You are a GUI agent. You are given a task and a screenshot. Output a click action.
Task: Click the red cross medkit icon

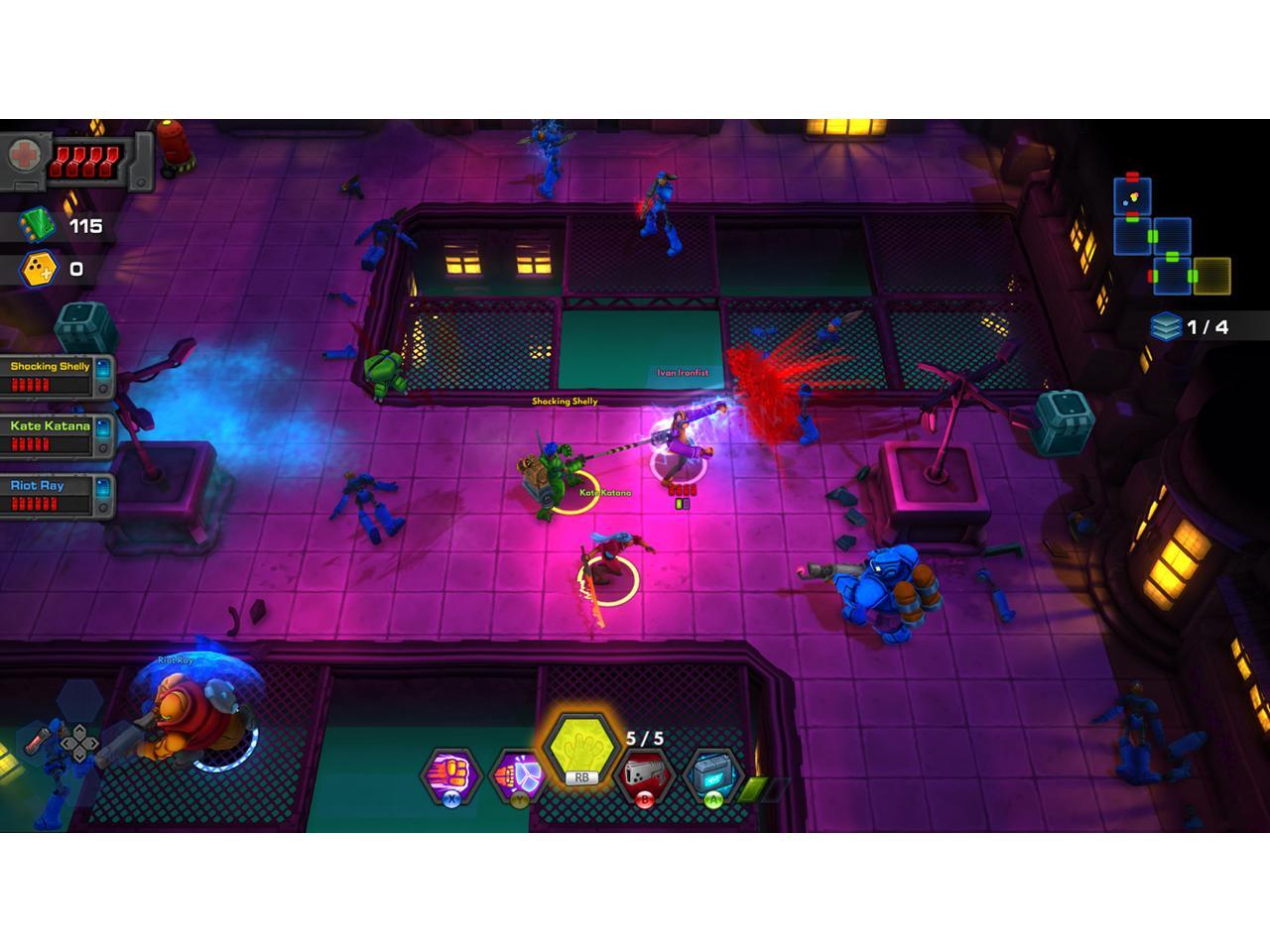pos(22,156)
